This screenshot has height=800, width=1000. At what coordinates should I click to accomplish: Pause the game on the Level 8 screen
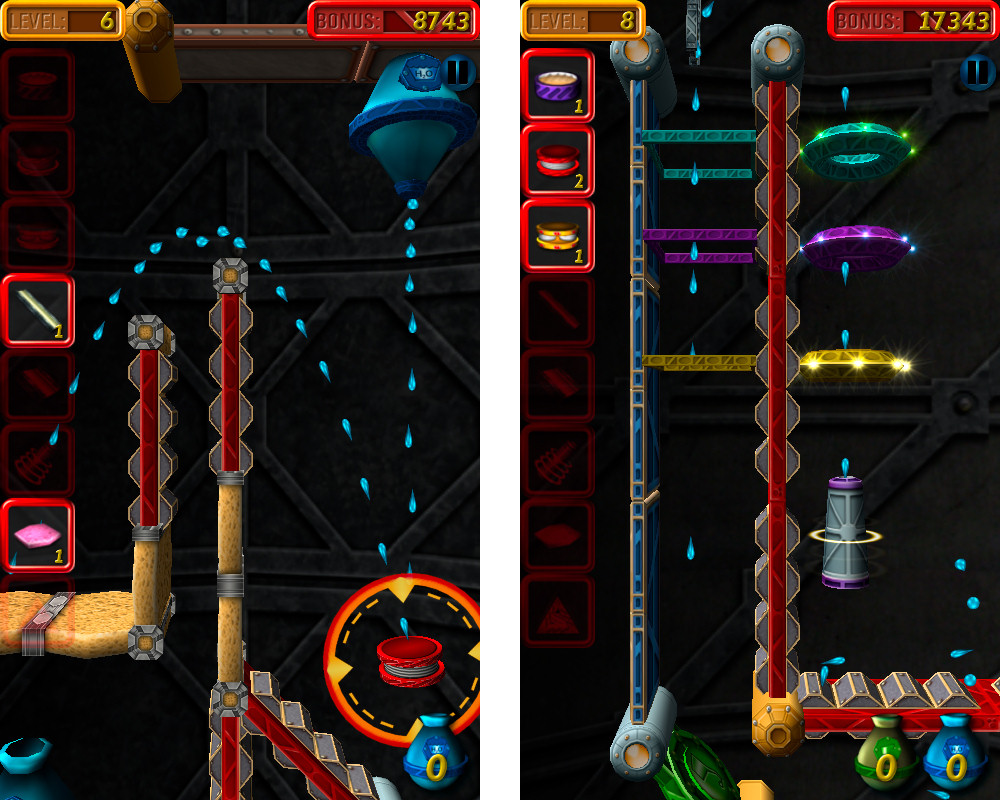(x=975, y=72)
